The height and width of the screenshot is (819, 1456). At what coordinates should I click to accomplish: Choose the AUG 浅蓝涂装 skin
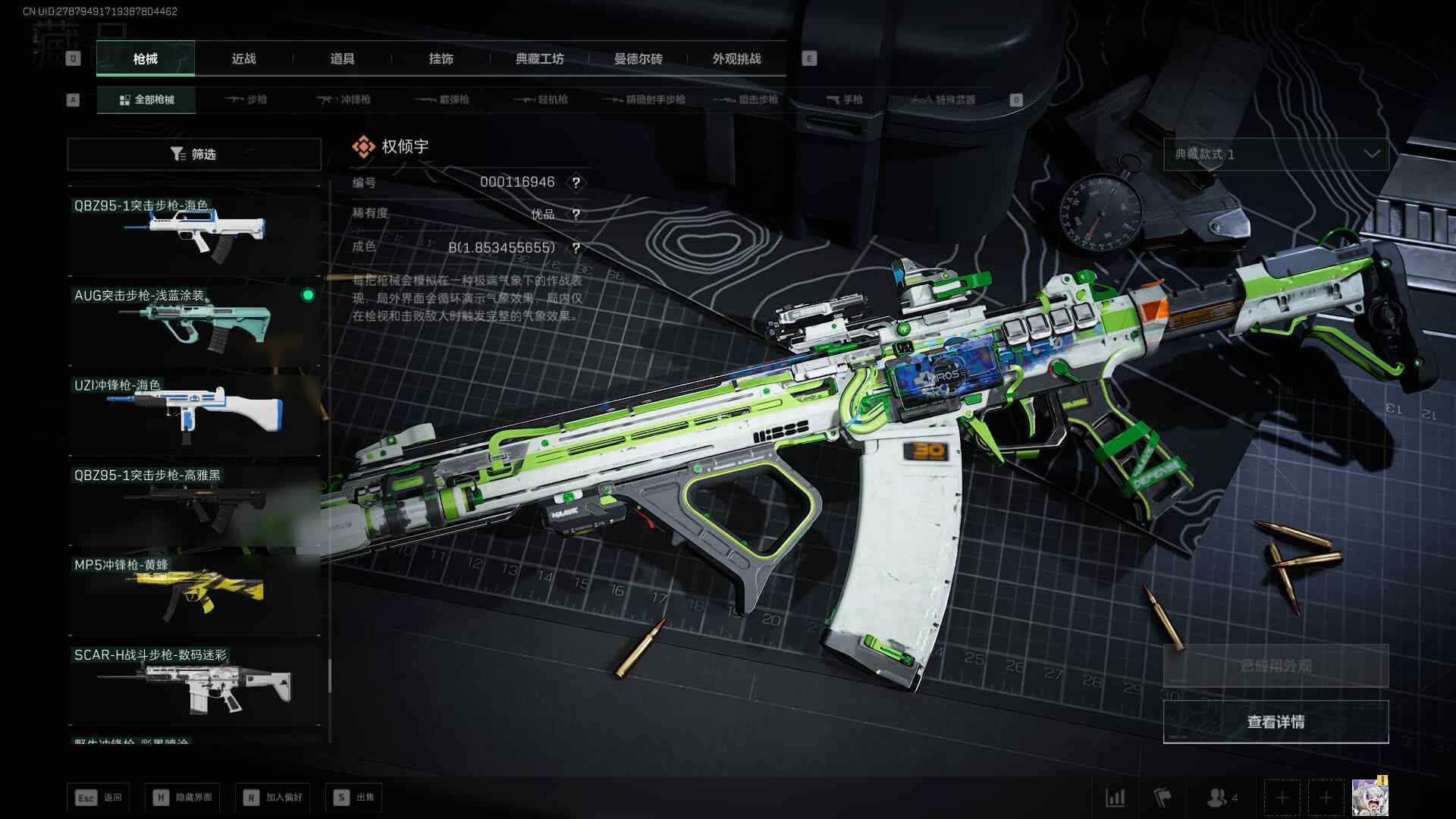click(x=194, y=322)
